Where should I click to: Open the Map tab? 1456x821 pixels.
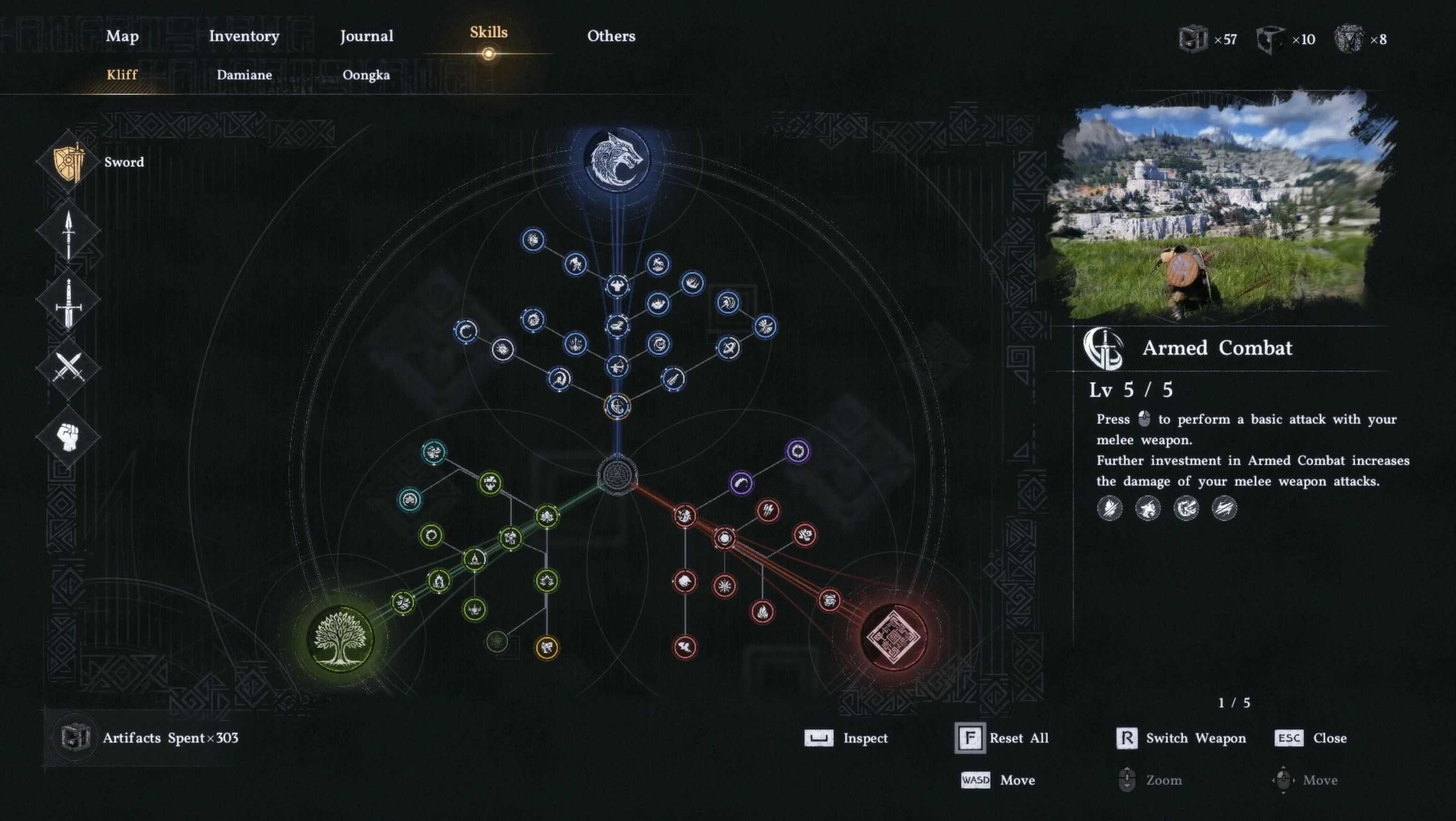tap(122, 36)
